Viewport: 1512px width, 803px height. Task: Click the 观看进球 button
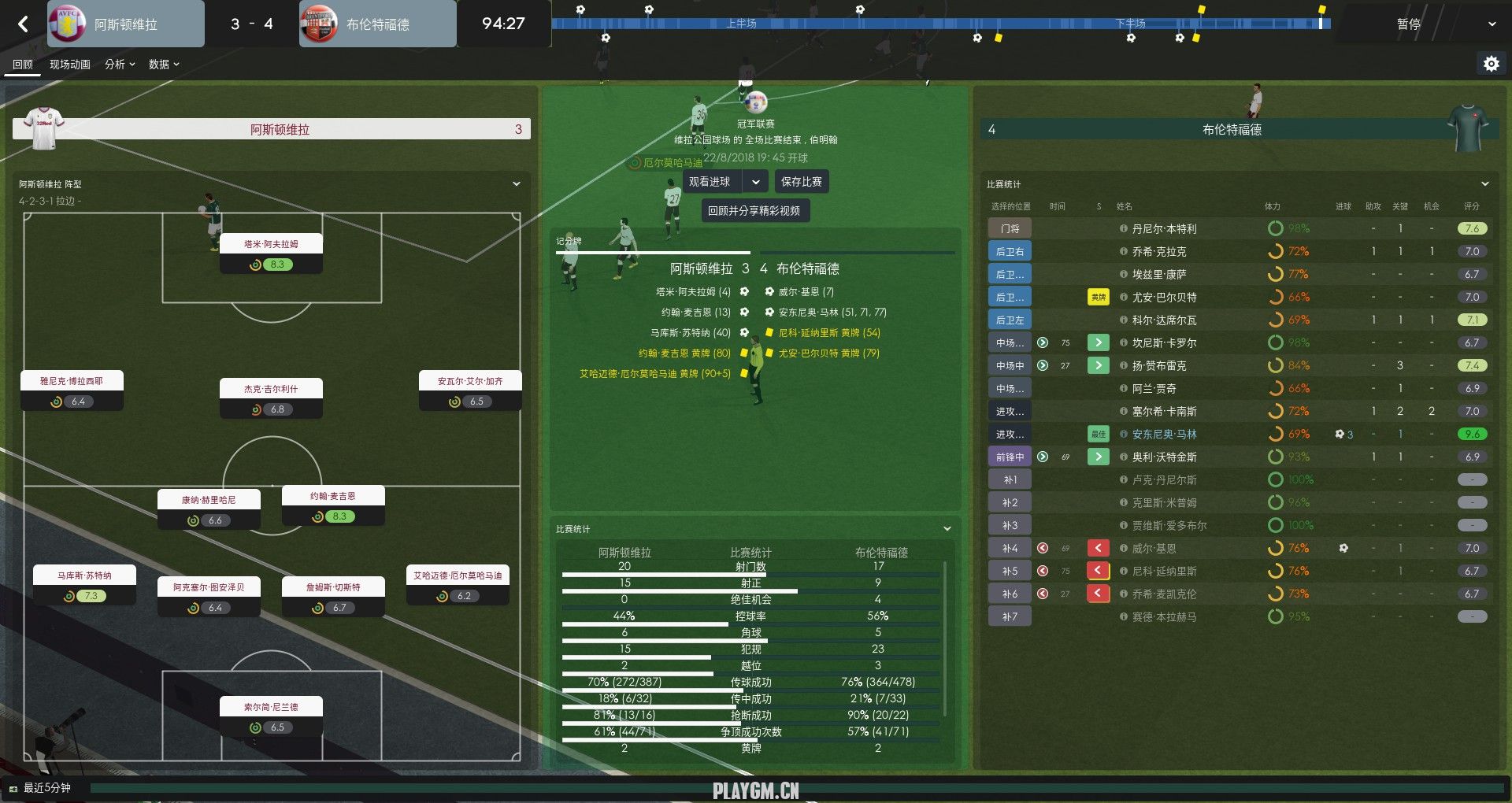(710, 182)
